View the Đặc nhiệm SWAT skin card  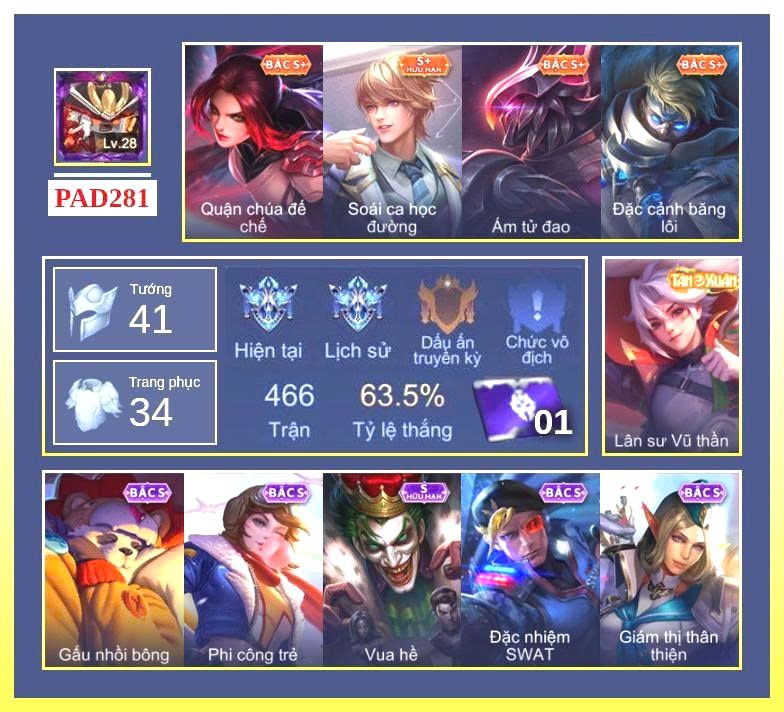pyautogui.click(x=530, y=570)
